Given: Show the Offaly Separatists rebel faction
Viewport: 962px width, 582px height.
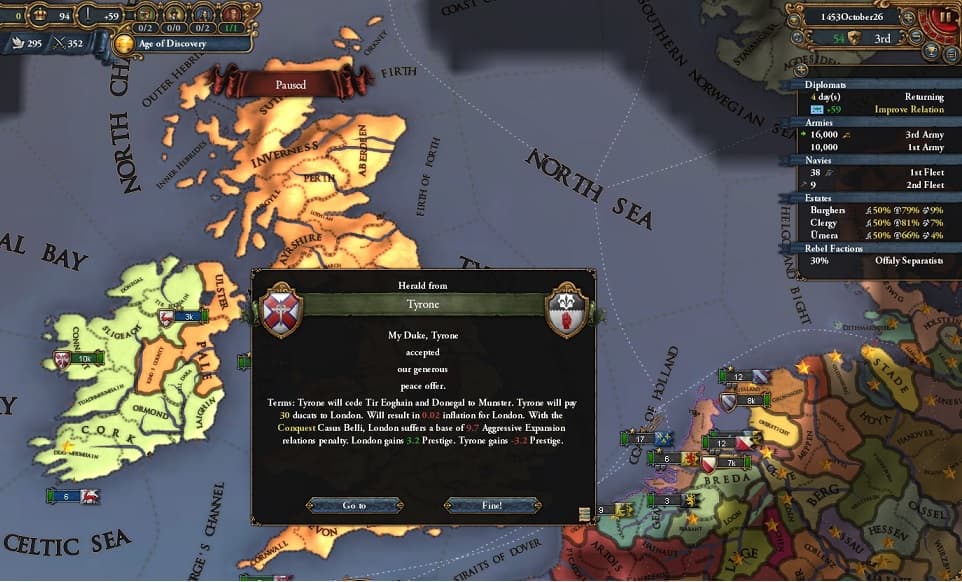Looking at the screenshot, I should [880, 260].
